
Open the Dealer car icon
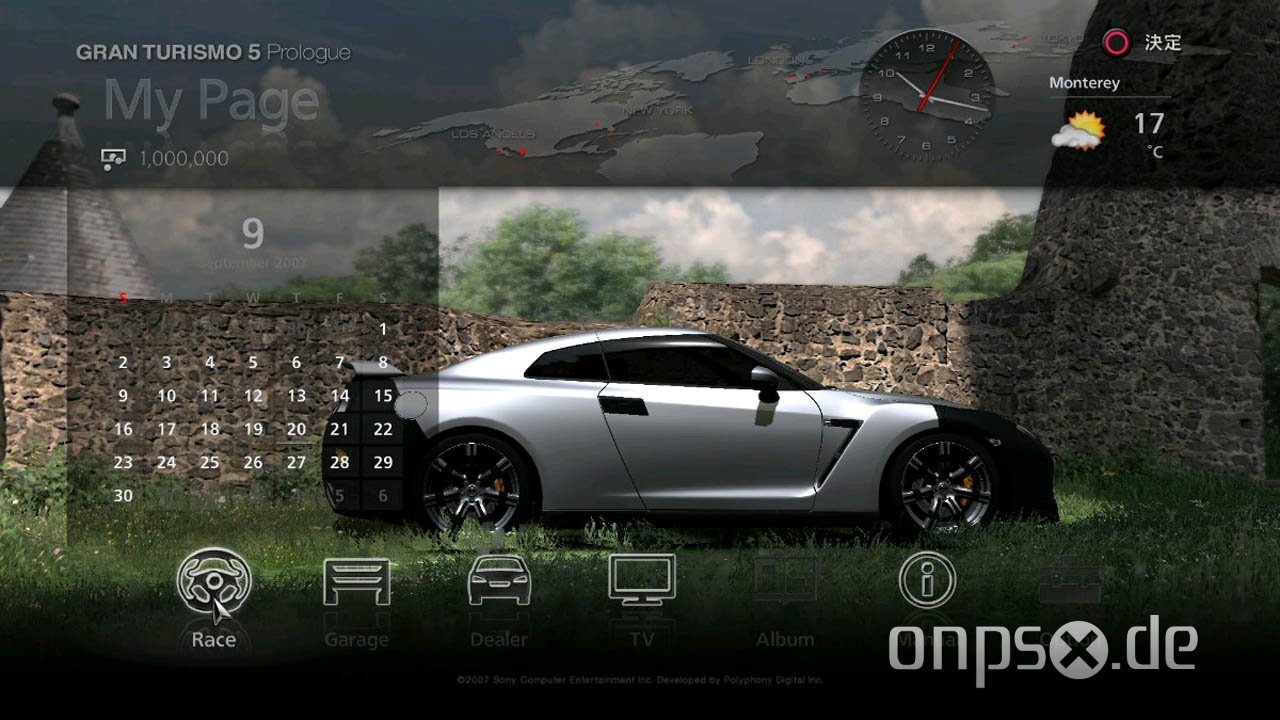point(499,581)
